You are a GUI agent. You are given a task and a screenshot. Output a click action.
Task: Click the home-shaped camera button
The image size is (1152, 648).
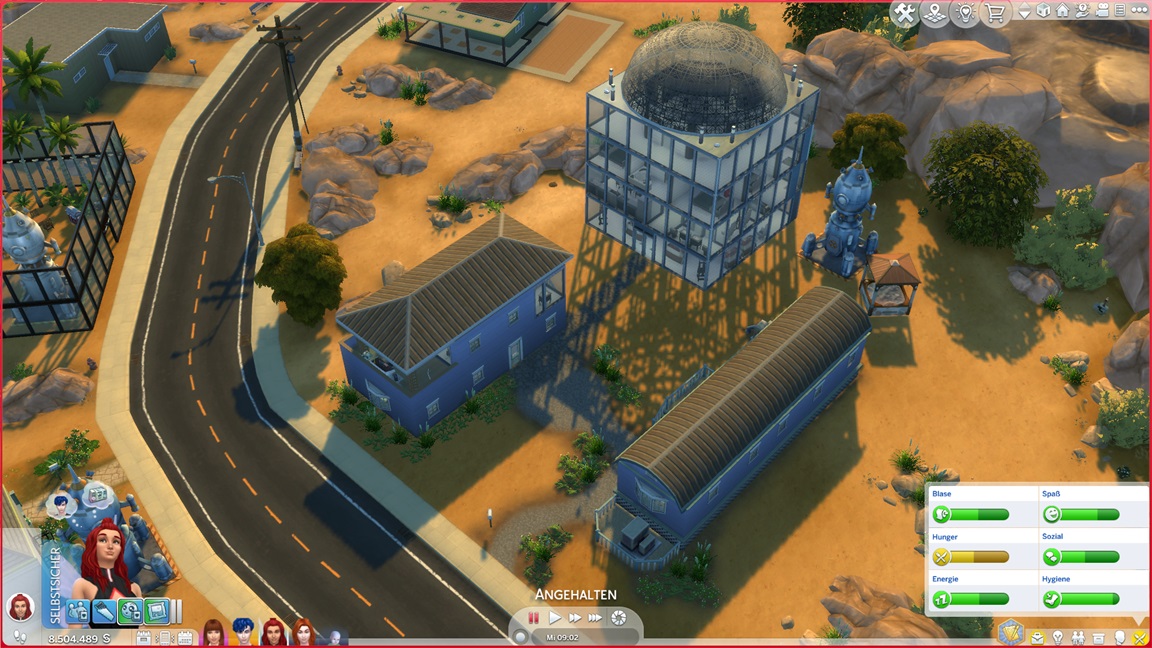click(1062, 12)
